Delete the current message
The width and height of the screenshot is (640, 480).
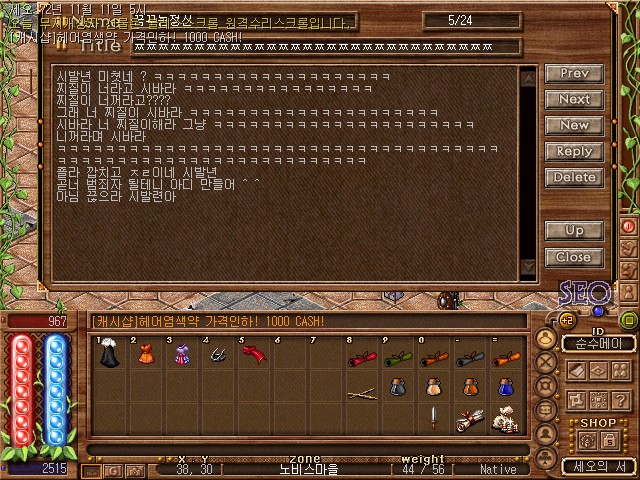[574, 177]
